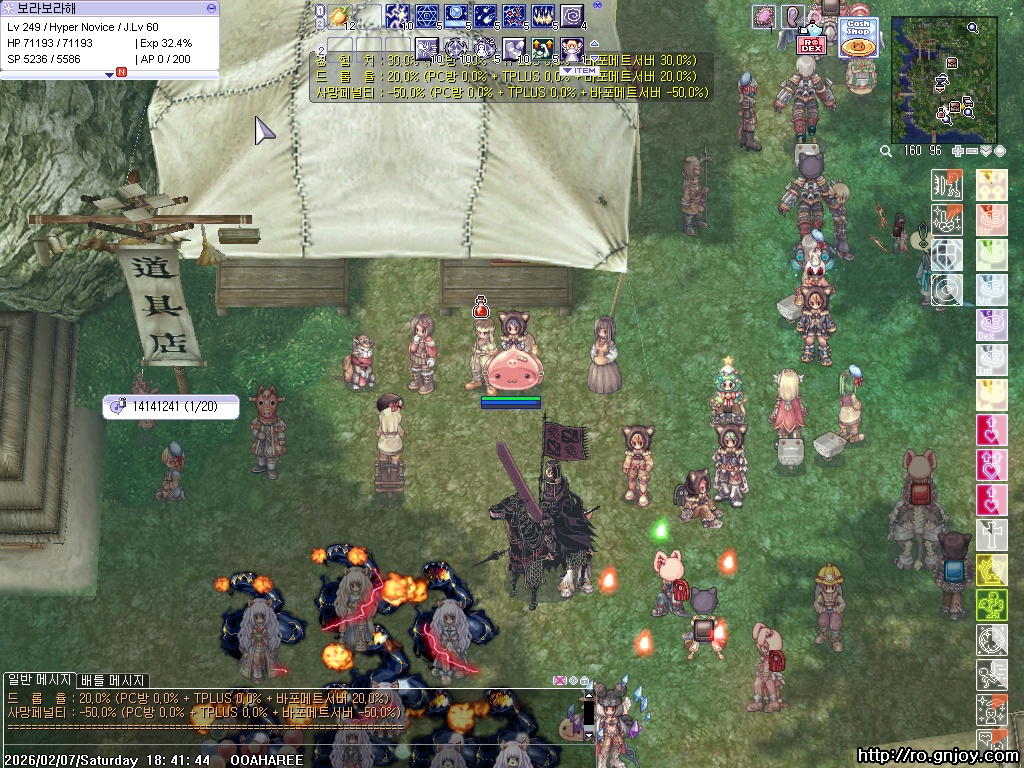The image size is (1024, 768).
Task: Click the 14141241 chat room box
Action: point(171,406)
